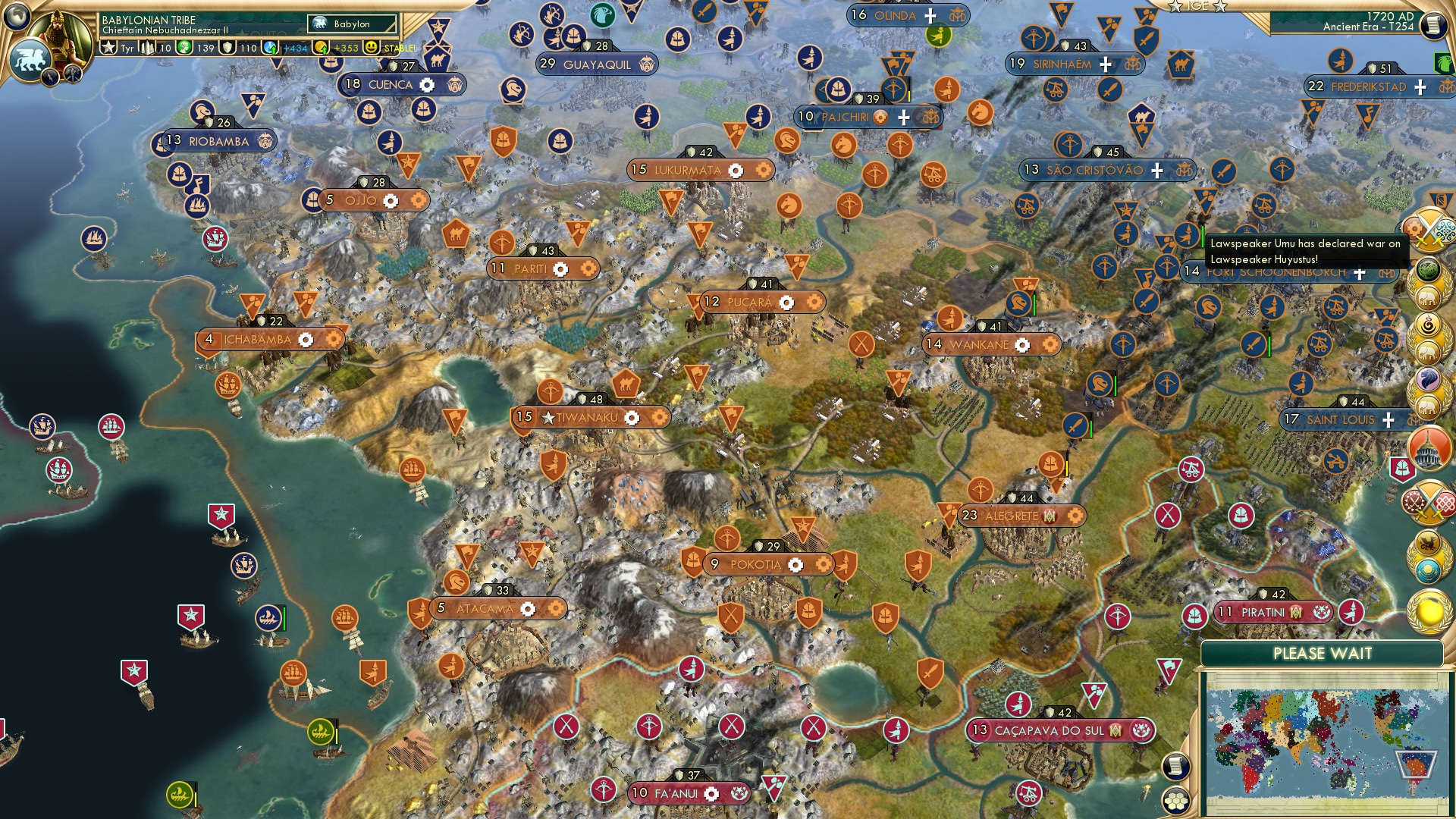The width and height of the screenshot is (1456, 819).
Task: Click the STABLE happiness smiley icon
Action: (370, 47)
